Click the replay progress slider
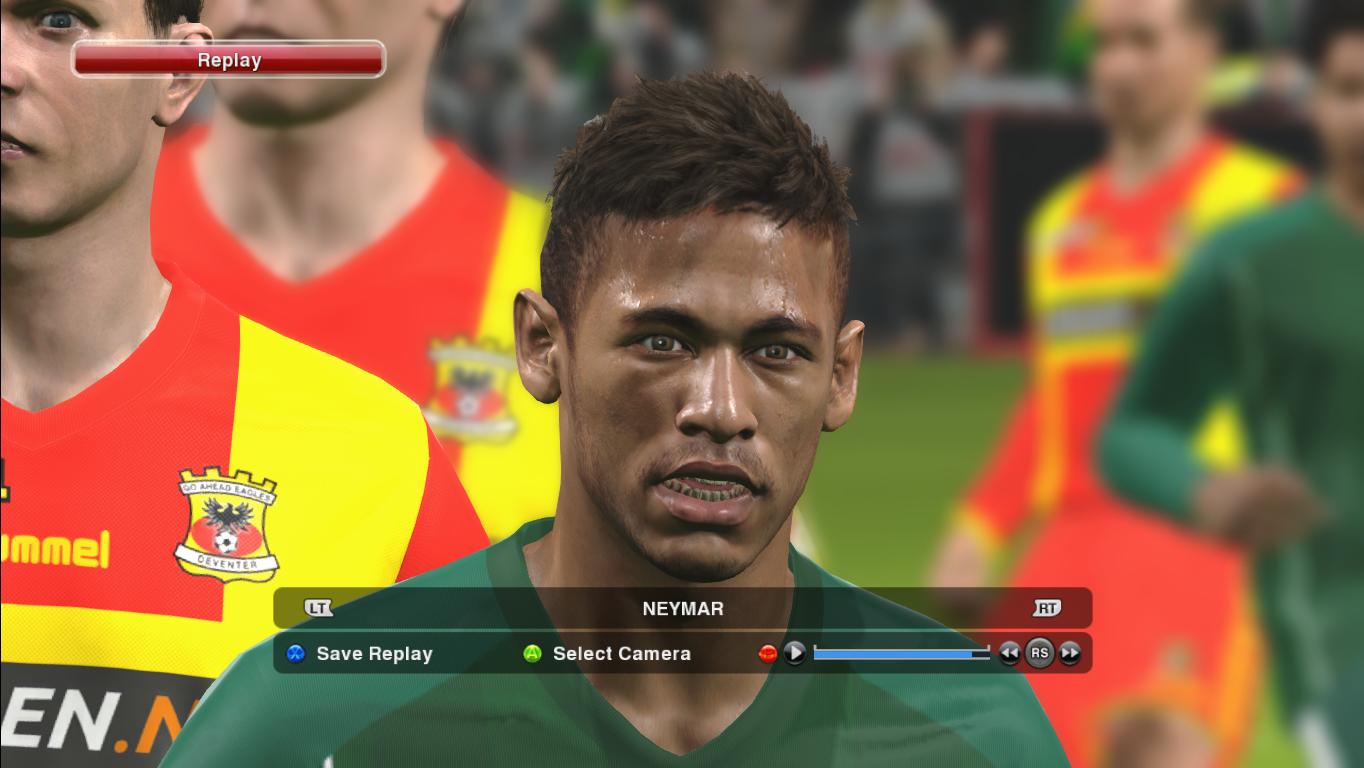 (x=898, y=653)
